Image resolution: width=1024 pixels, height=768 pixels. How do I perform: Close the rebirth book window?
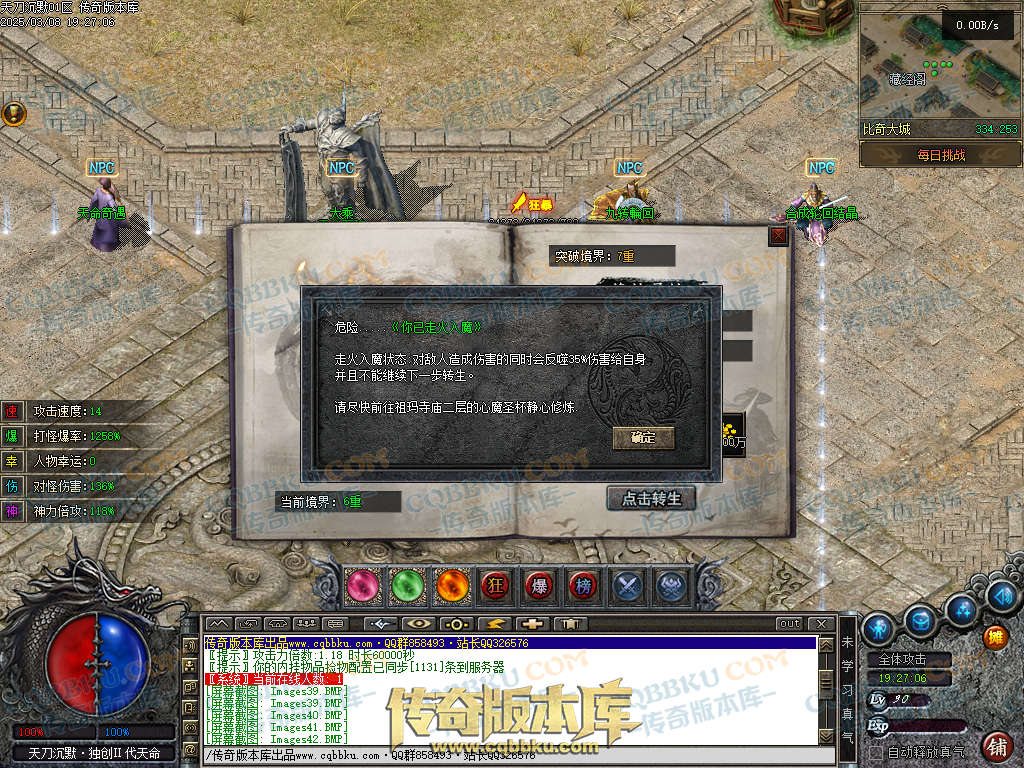[x=778, y=236]
